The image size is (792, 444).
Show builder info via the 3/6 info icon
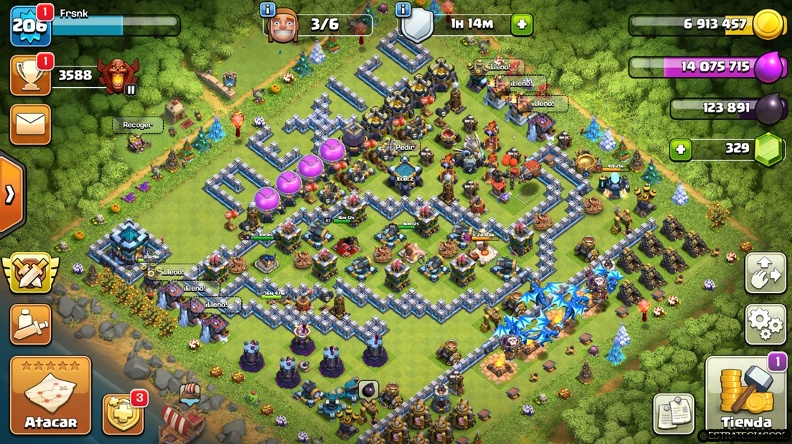[268, 9]
